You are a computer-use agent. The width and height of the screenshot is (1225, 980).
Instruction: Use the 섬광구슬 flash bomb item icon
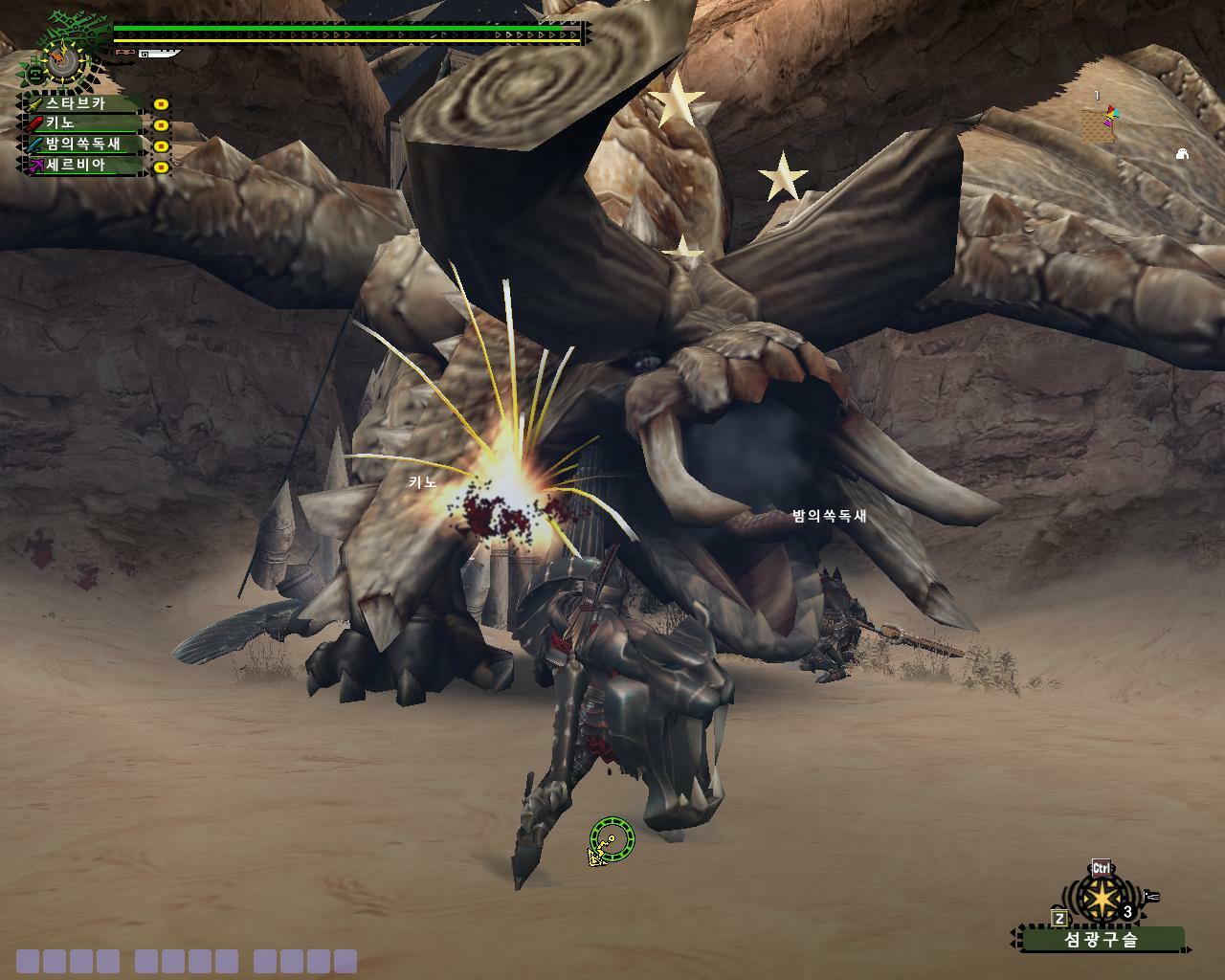click(x=1103, y=900)
